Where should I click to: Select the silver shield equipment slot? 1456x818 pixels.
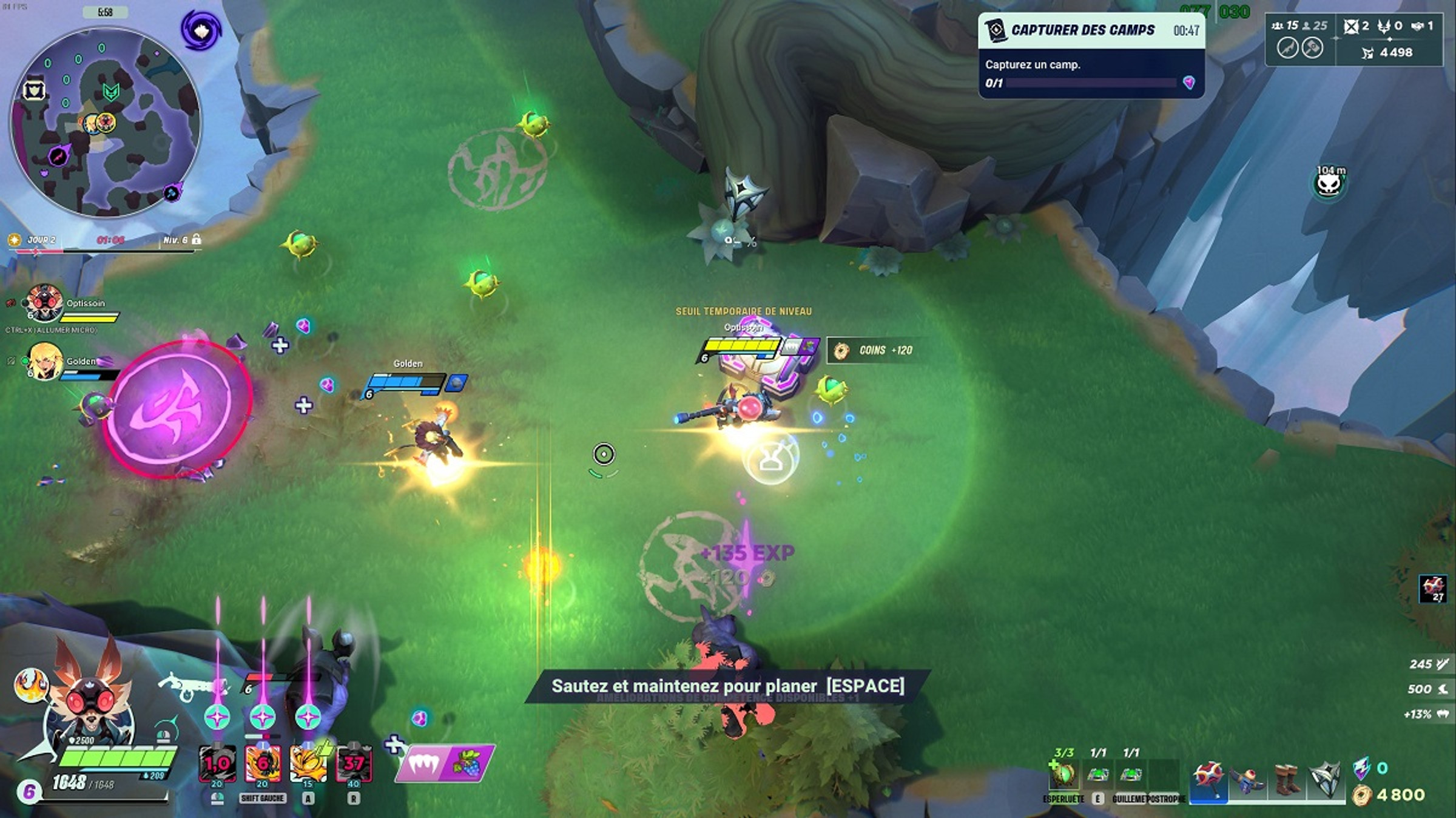coord(1326,779)
